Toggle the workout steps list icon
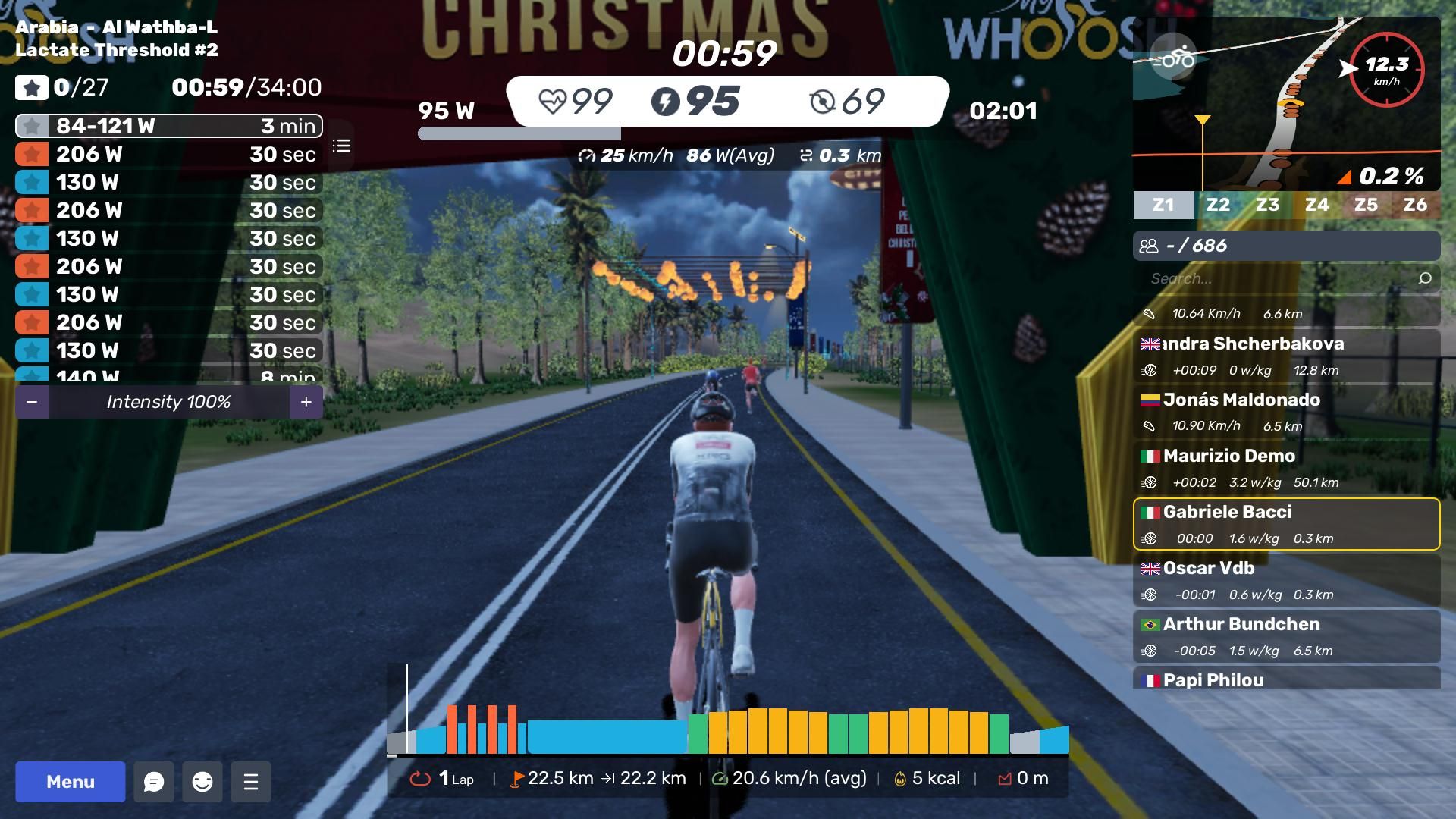 pos(341,146)
